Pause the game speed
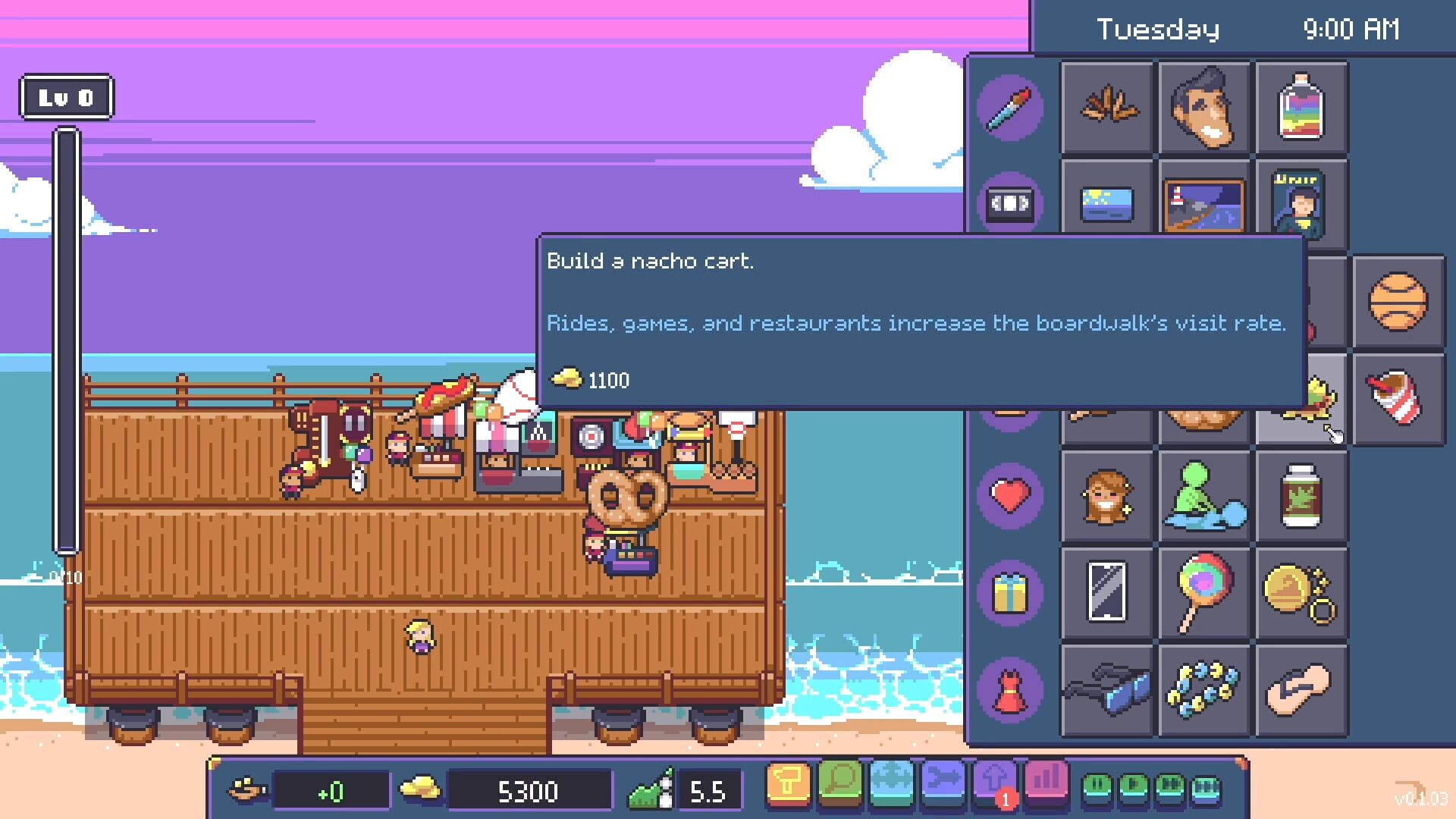Viewport: 1456px width, 819px height. click(1097, 786)
